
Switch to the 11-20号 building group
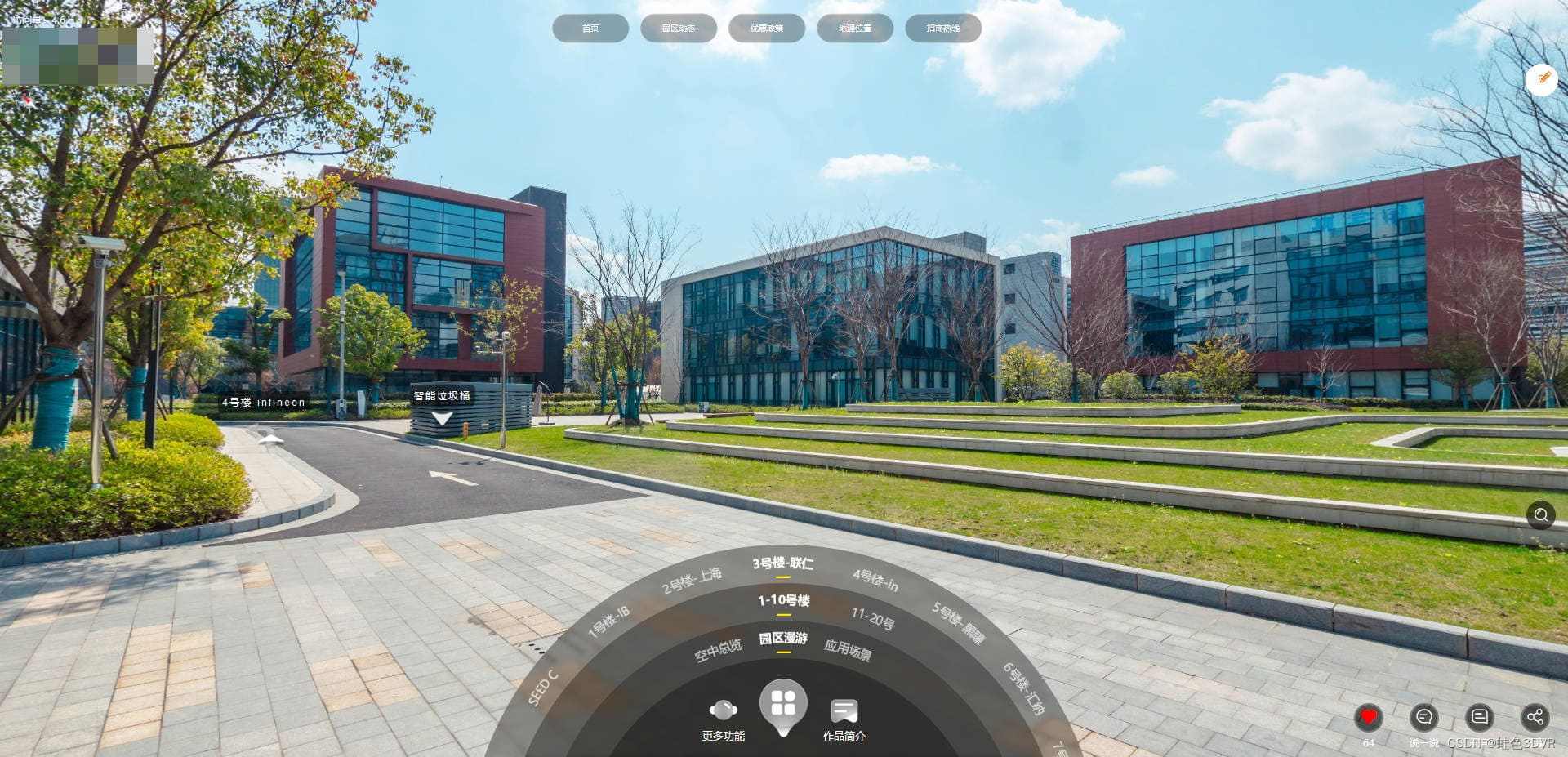pyautogui.click(x=872, y=618)
